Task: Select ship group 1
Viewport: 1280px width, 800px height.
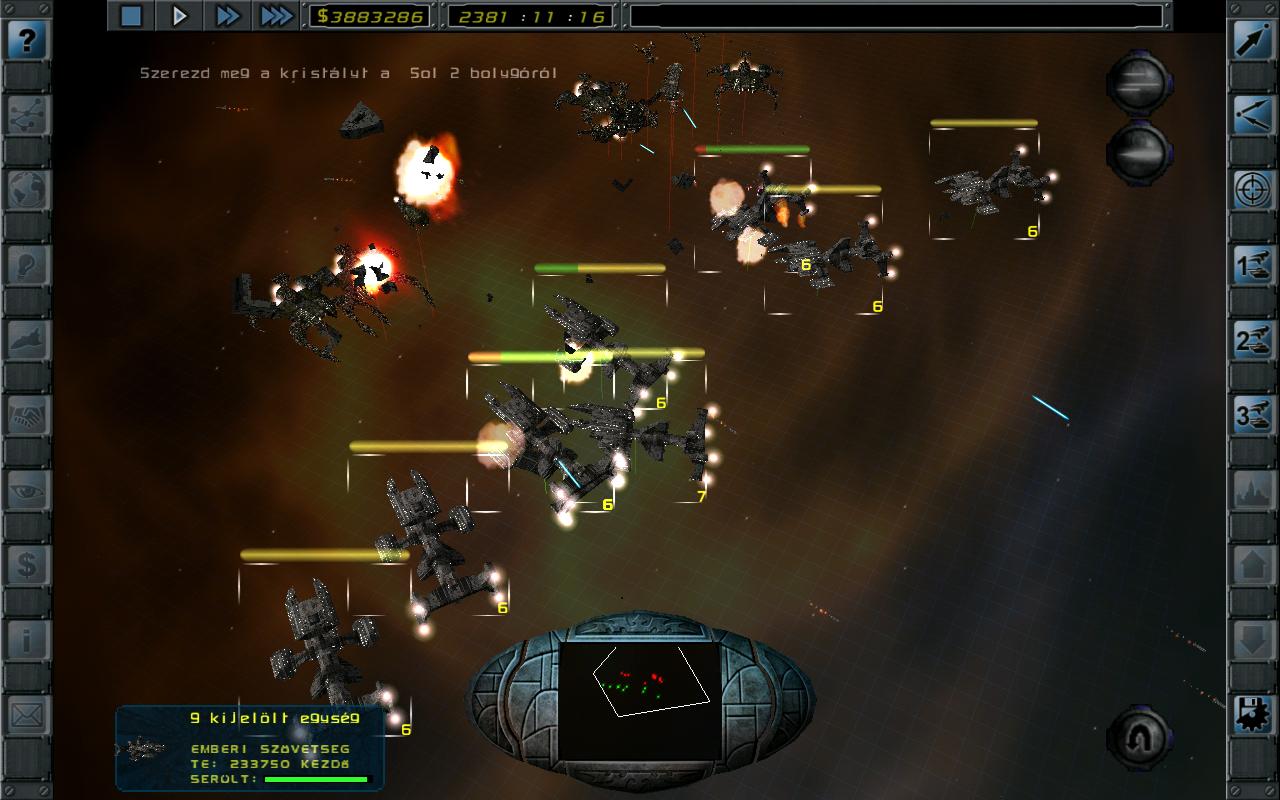Action: (1252, 266)
